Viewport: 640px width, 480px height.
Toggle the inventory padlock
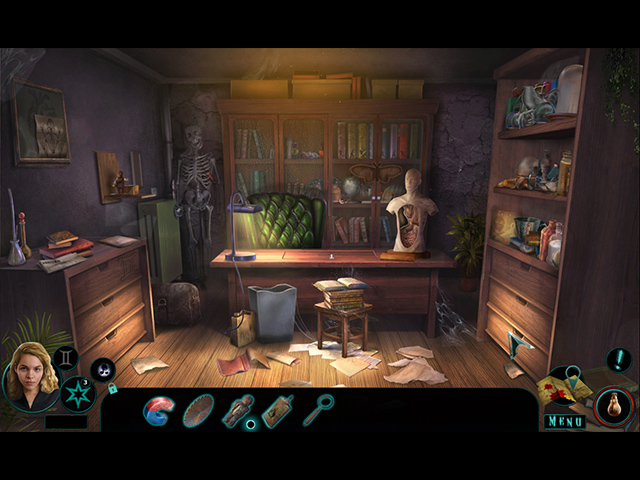[113, 388]
